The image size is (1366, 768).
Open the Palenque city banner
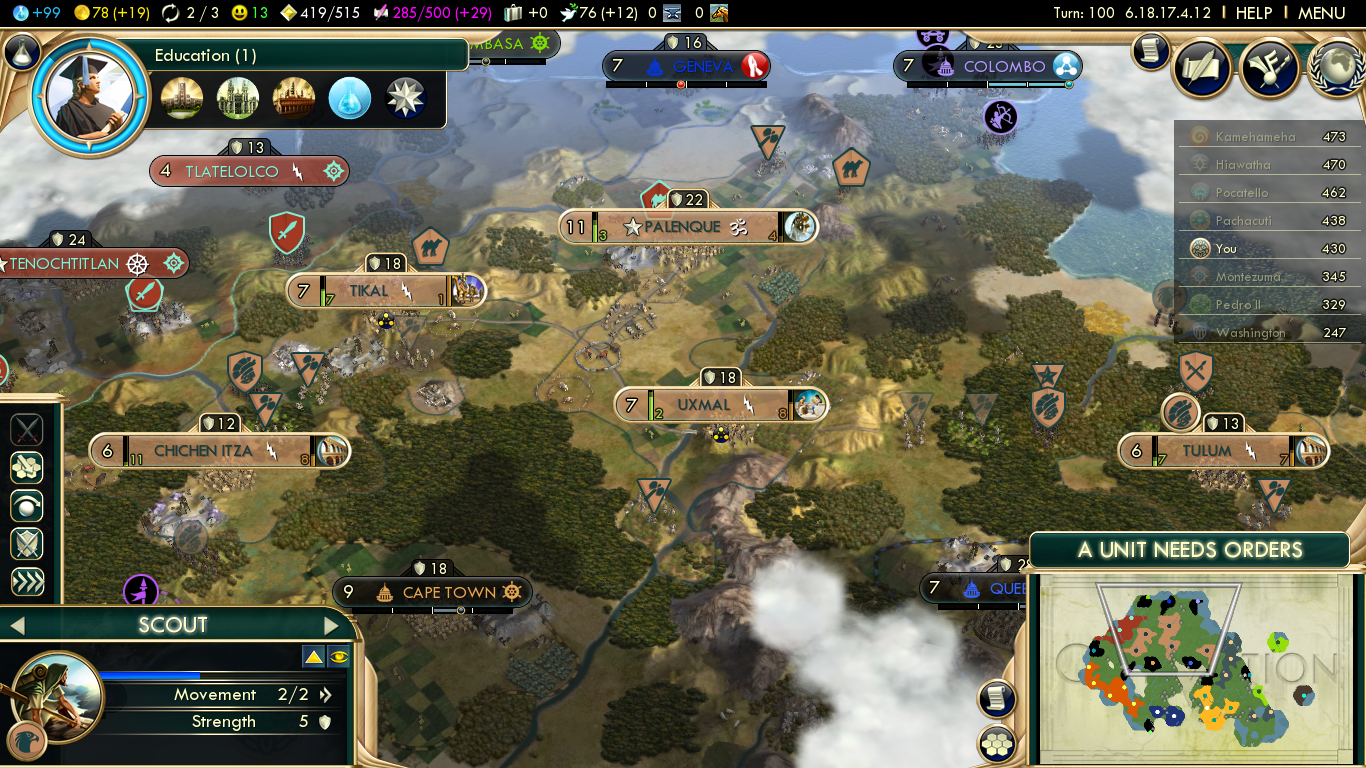tap(683, 227)
